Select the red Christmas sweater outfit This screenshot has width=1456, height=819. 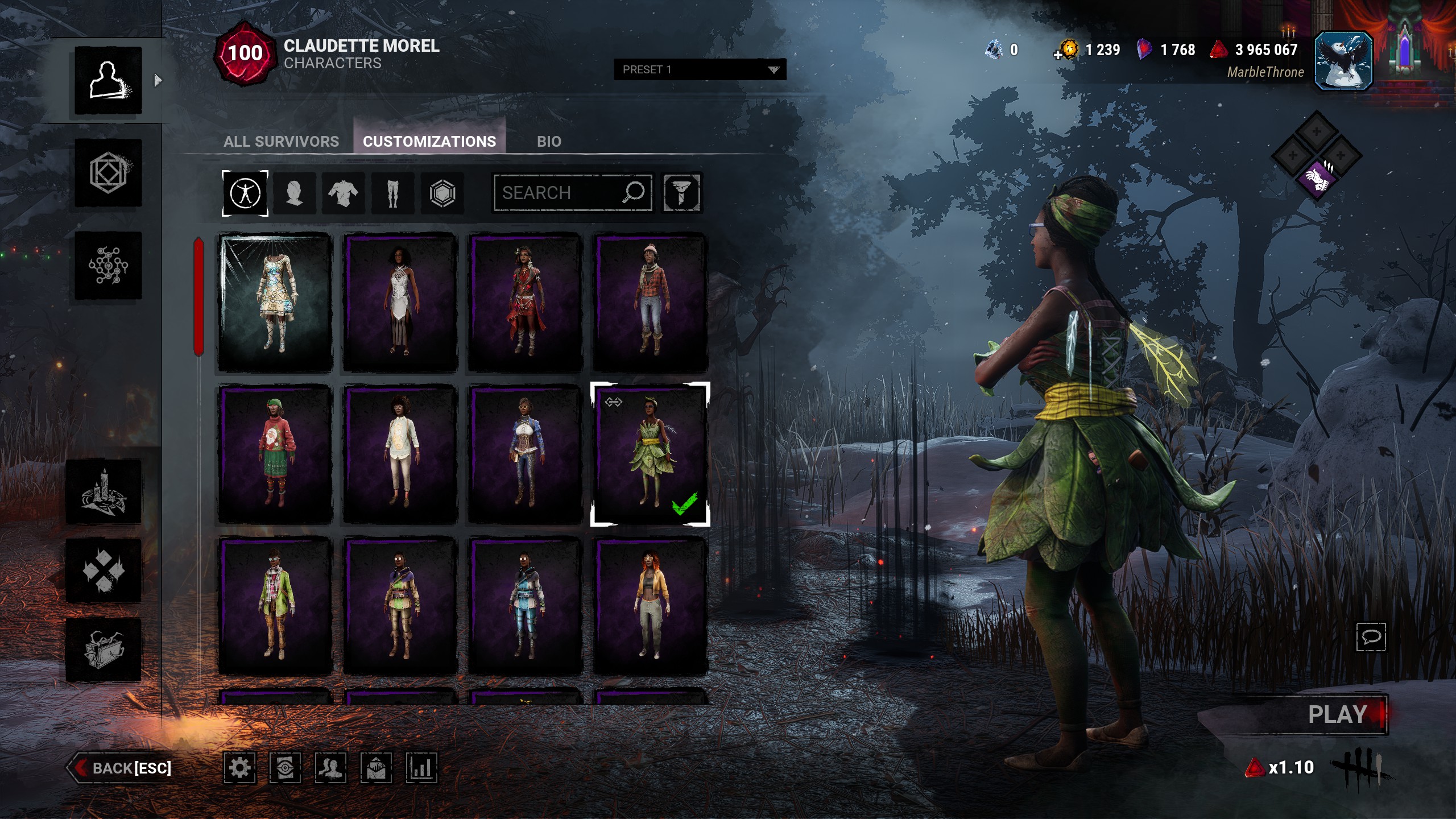coord(275,453)
